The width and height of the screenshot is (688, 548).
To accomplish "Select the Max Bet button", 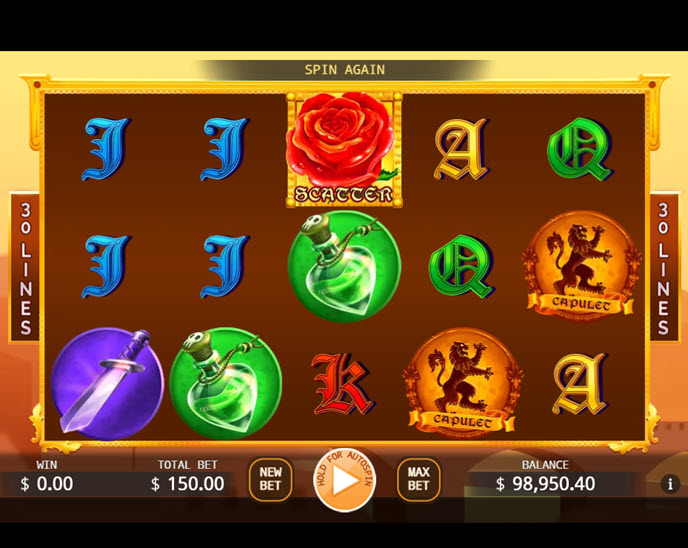I will [x=418, y=480].
